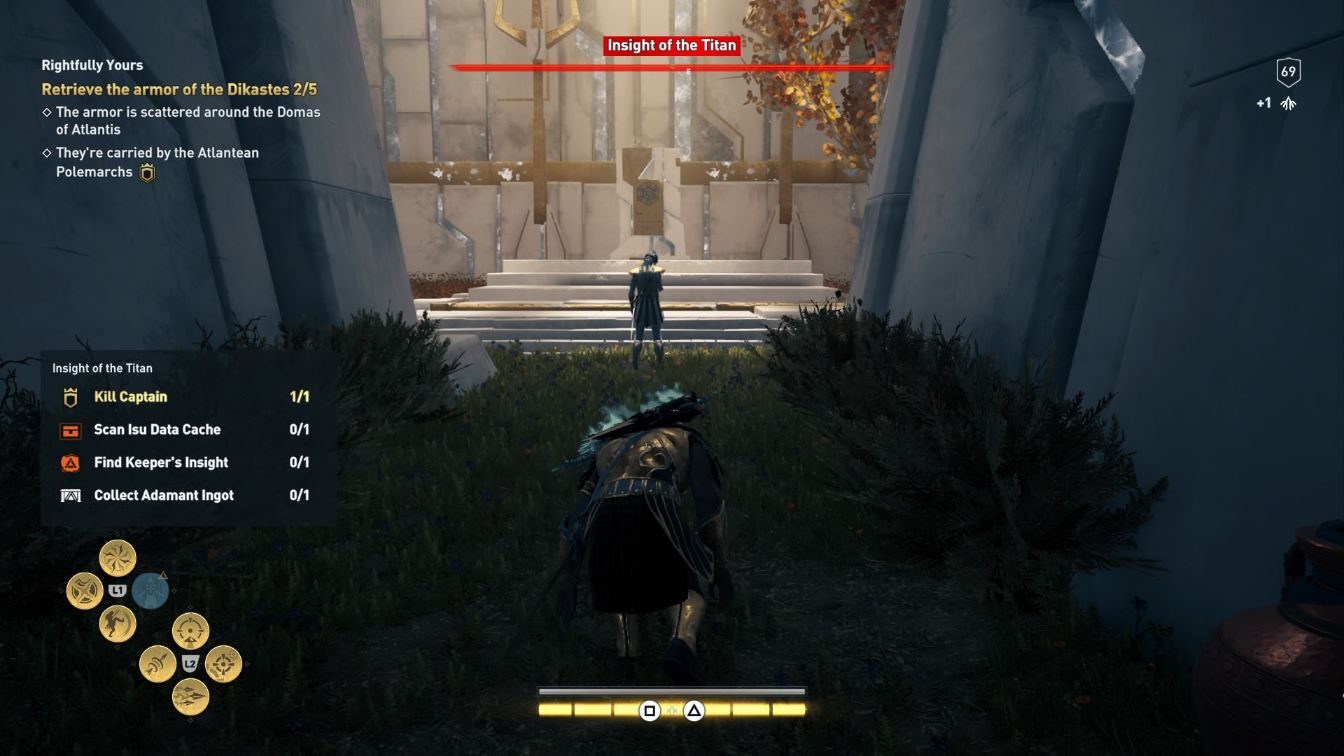
Task: Click the Adamant Ingot objective icon
Action: click(x=70, y=495)
